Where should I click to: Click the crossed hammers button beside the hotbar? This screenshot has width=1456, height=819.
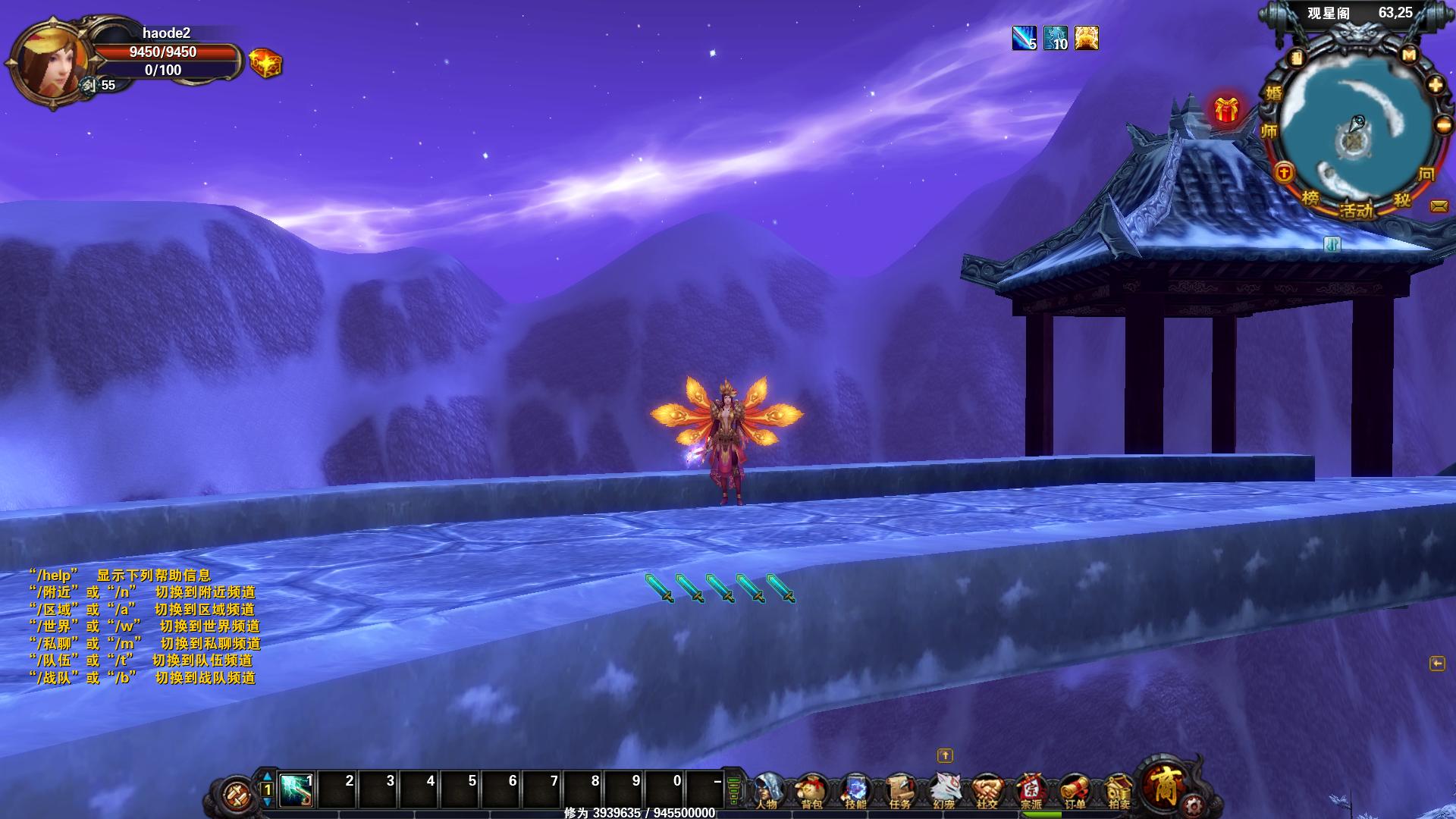click(235, 794)
